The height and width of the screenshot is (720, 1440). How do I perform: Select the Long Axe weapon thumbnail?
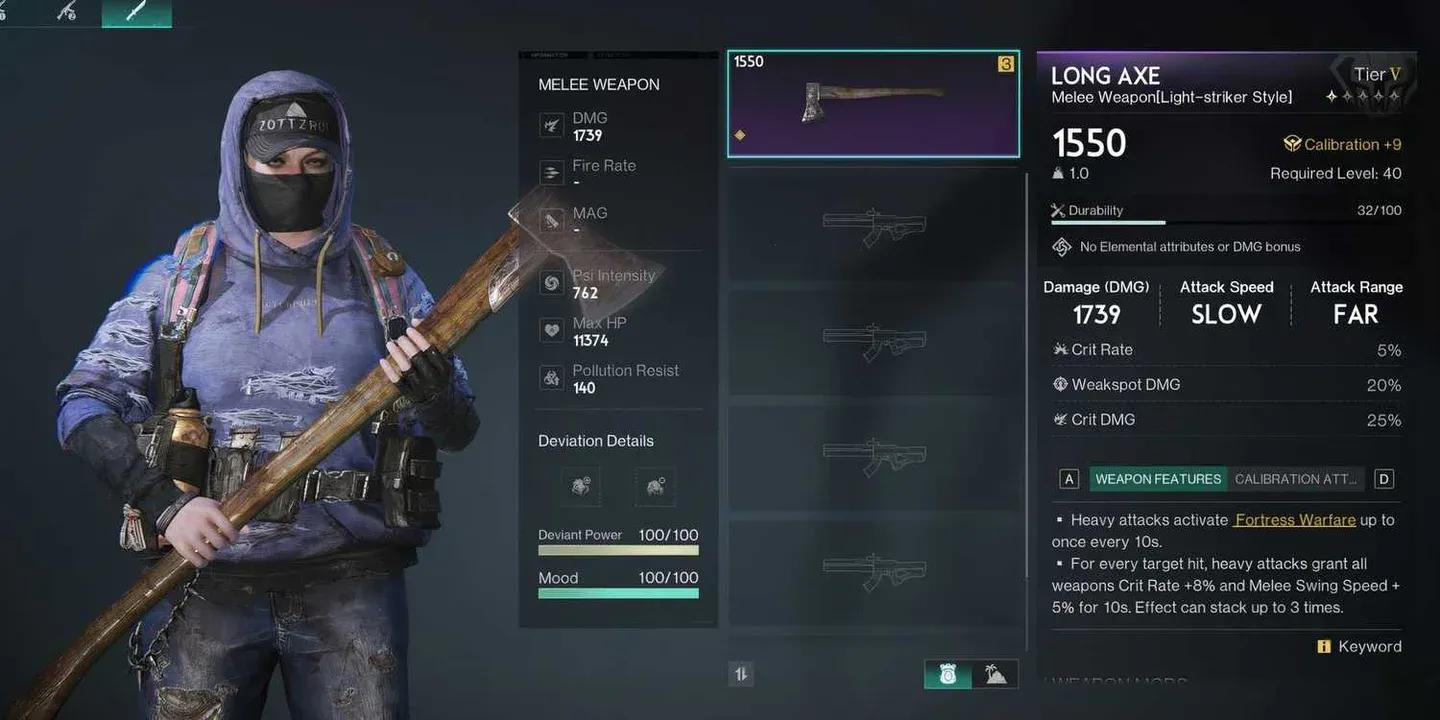(872, 103)
